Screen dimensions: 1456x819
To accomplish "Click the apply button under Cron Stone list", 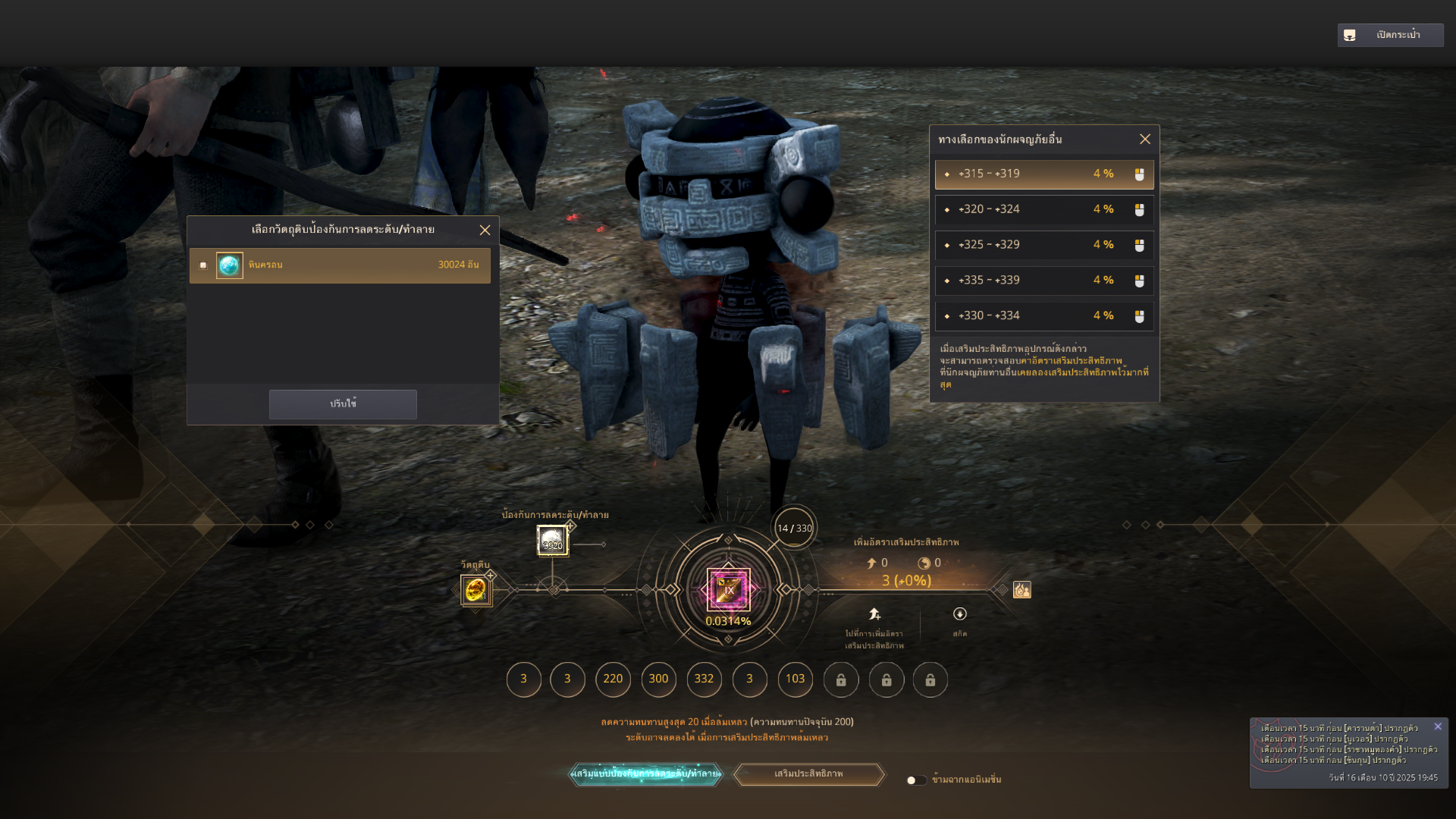I will tap(343, 404).
